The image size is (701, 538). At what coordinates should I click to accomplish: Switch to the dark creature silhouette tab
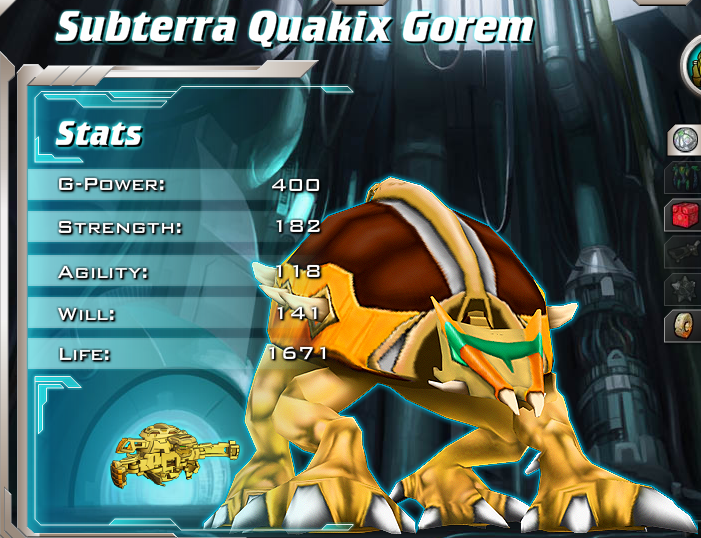[686, 177]
